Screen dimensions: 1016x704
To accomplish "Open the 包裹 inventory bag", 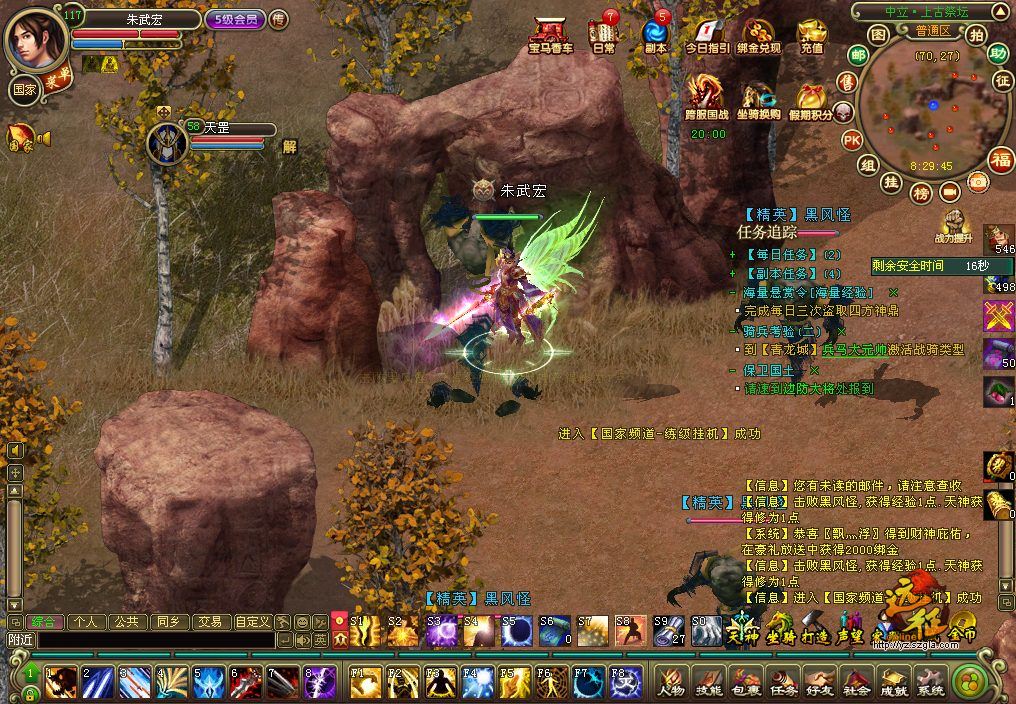I will pyautogui.click(x=745, y=681).
